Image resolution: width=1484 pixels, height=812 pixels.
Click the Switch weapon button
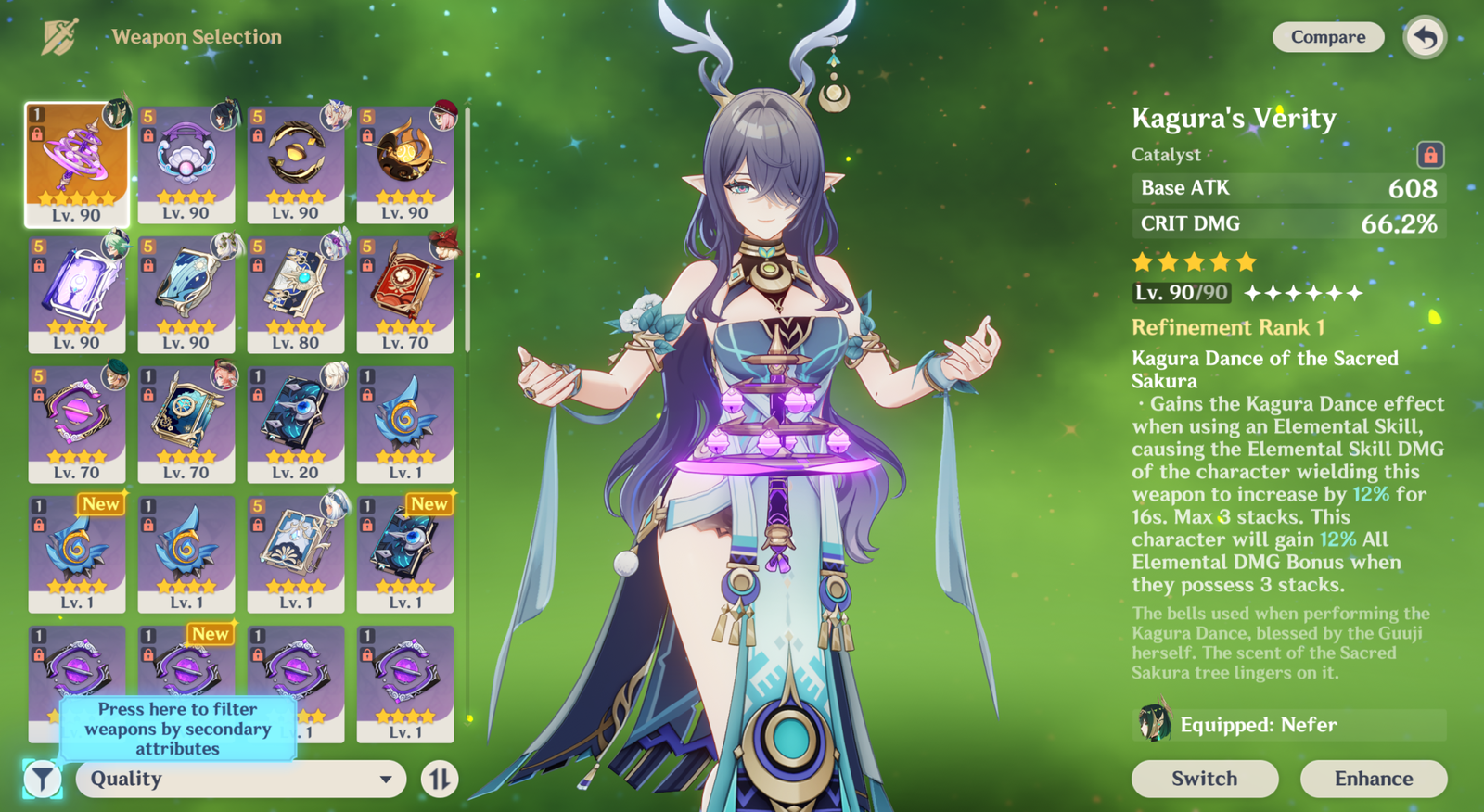point(1204,779)
